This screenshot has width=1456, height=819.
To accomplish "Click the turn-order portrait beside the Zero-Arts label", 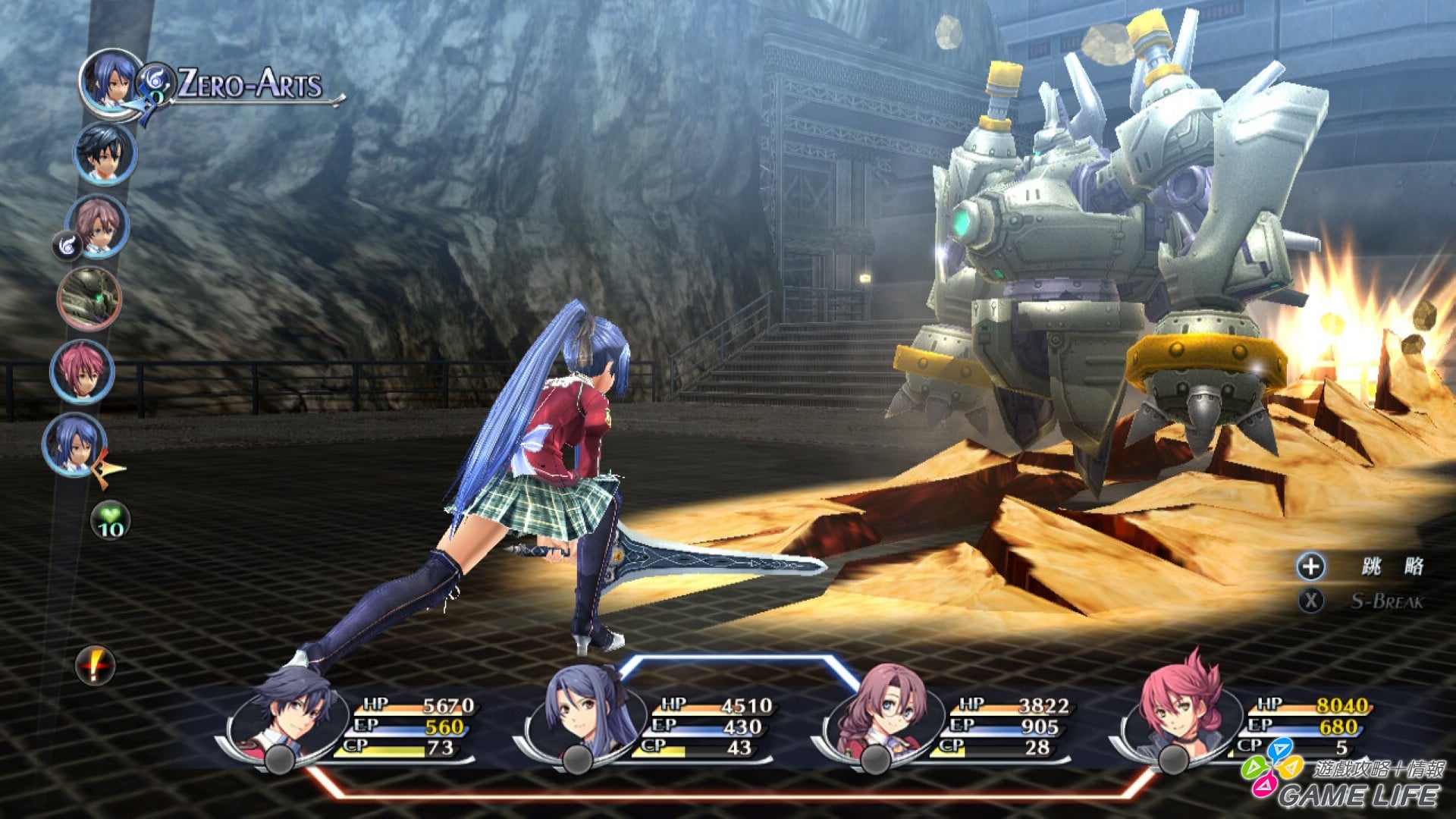I will 111,80.
